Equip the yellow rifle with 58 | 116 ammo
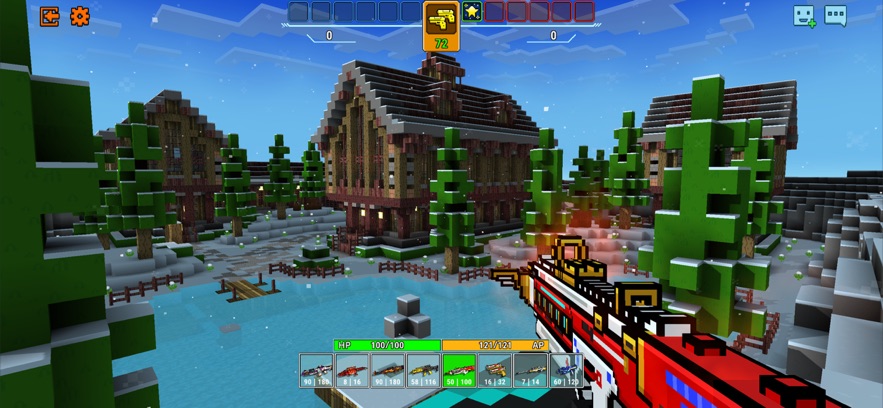 click(x=424, y=369)
